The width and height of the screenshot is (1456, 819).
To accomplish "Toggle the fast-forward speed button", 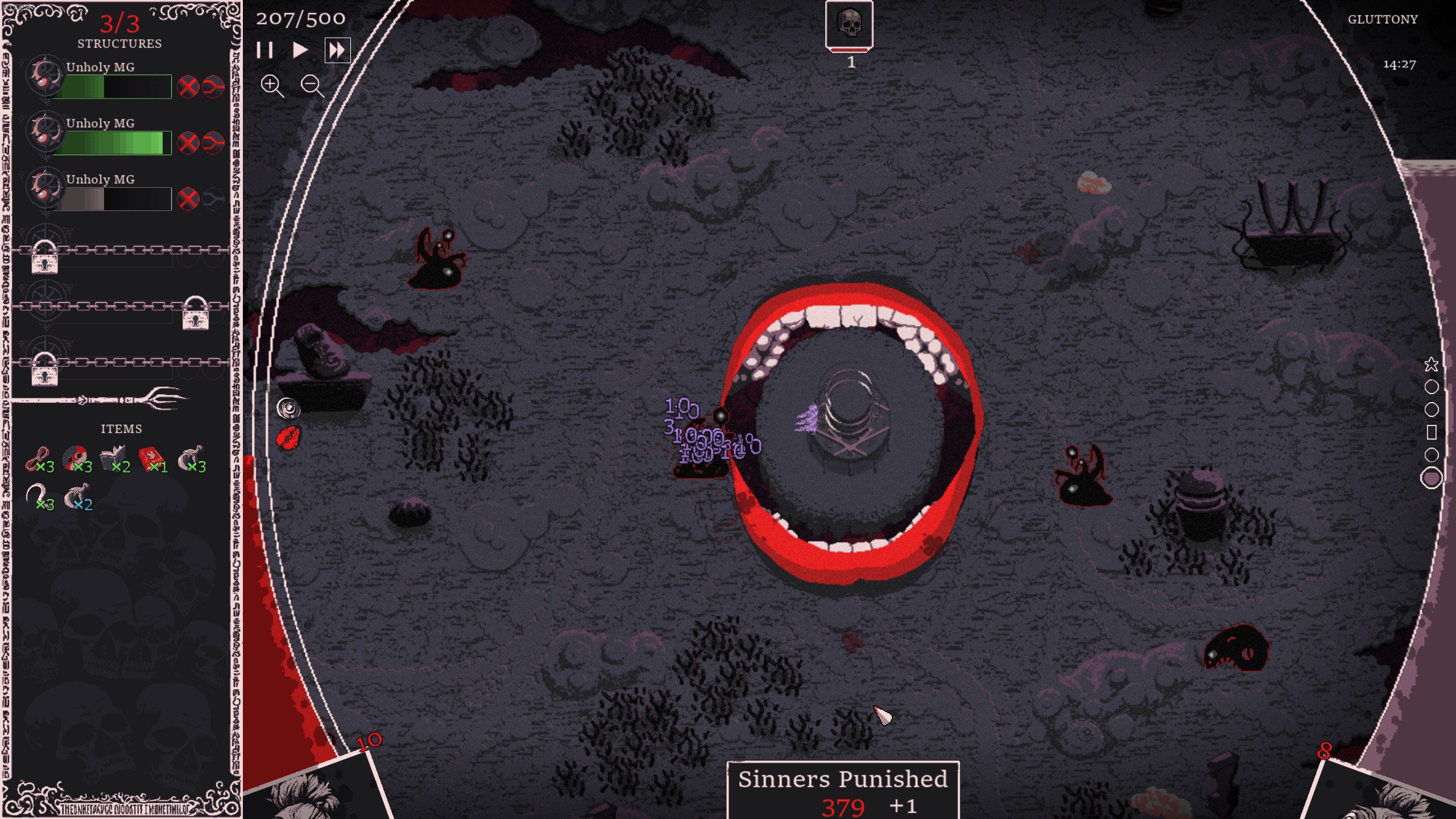I will pos(337,51).
